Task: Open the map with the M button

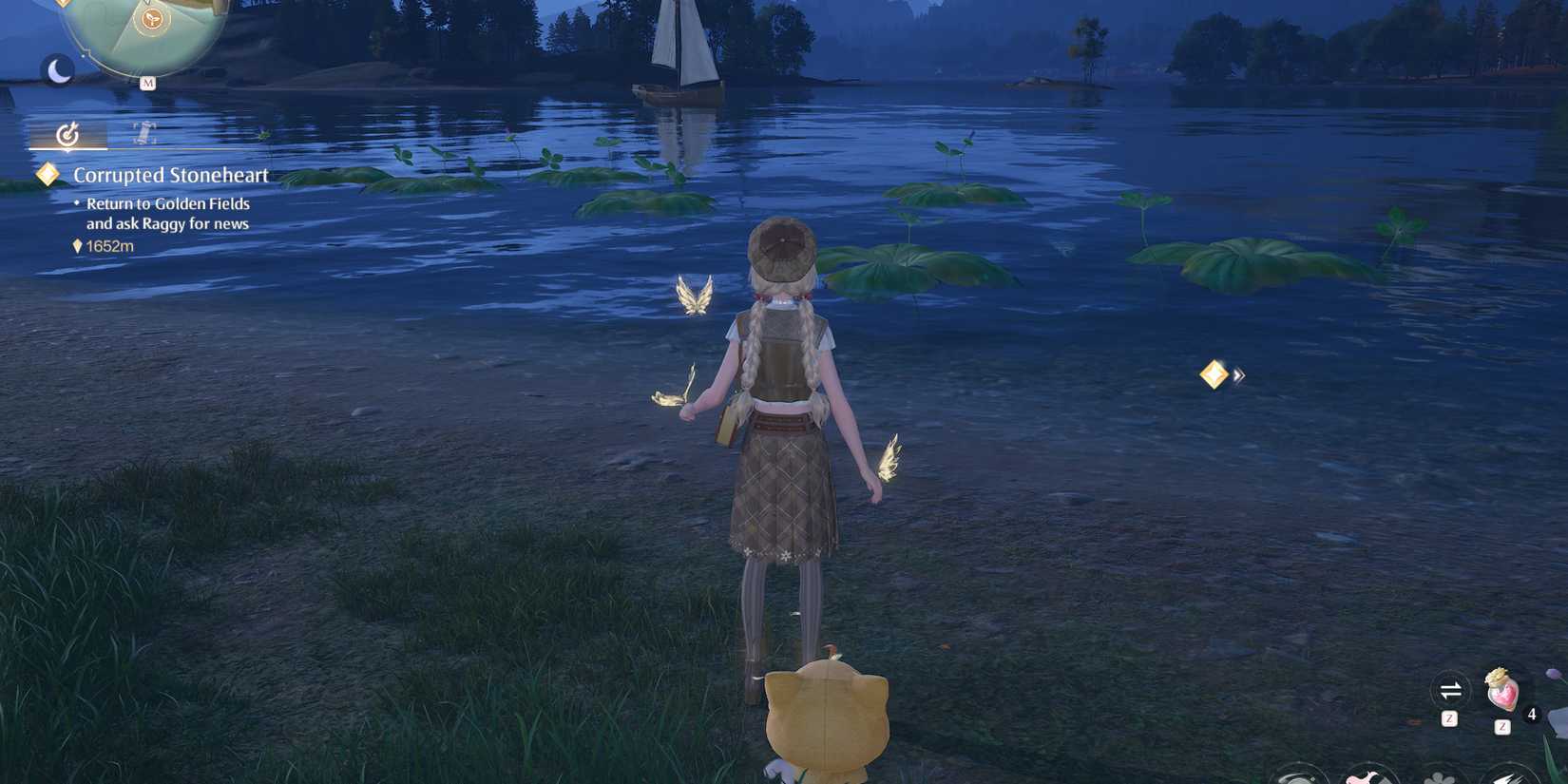Action: [148, 82]
